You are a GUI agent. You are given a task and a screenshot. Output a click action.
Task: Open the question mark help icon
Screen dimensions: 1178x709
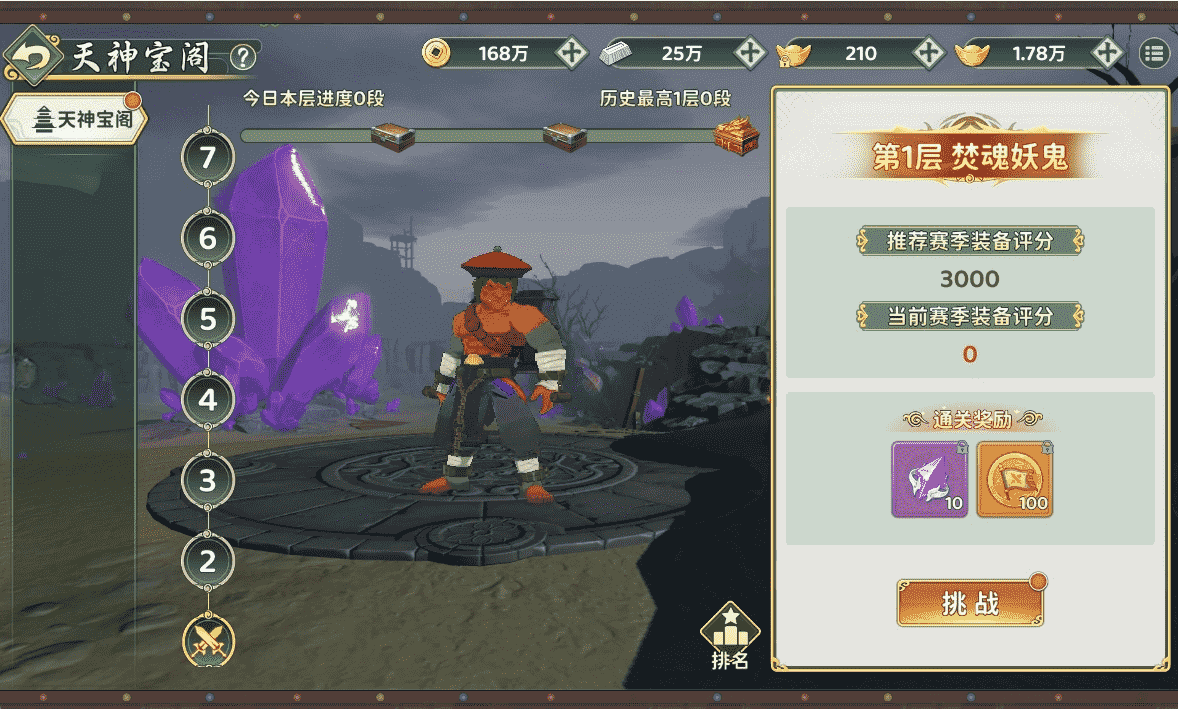[x=242, y=57]
